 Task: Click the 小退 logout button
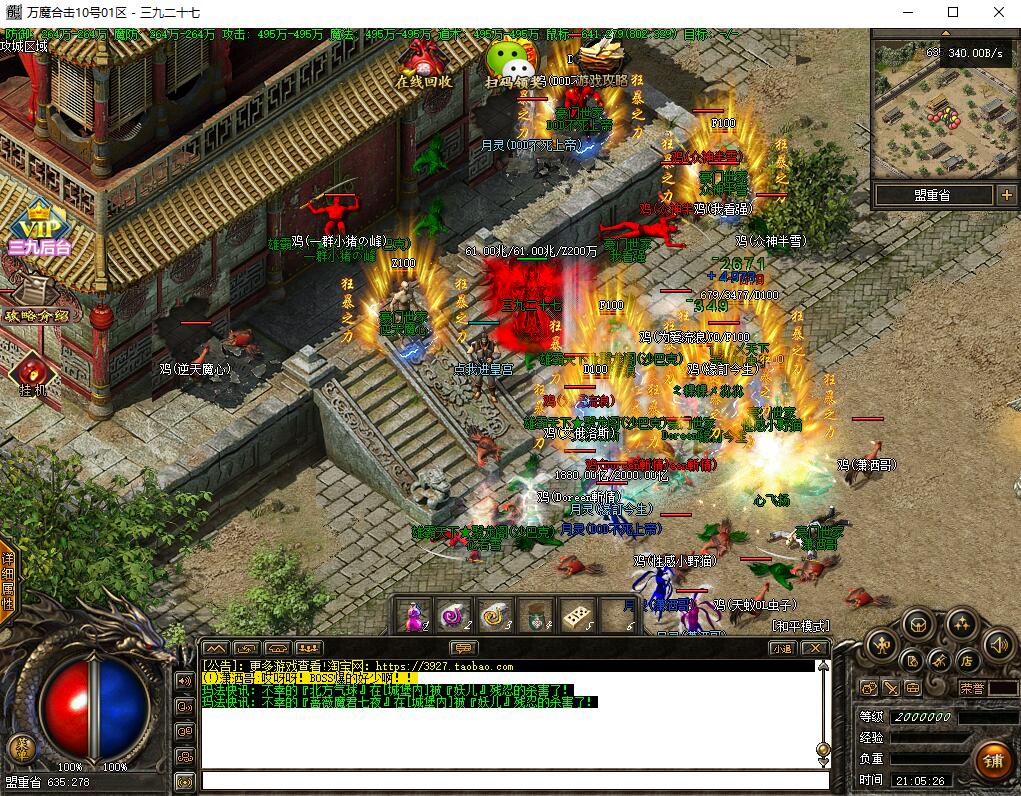[781, 648]
